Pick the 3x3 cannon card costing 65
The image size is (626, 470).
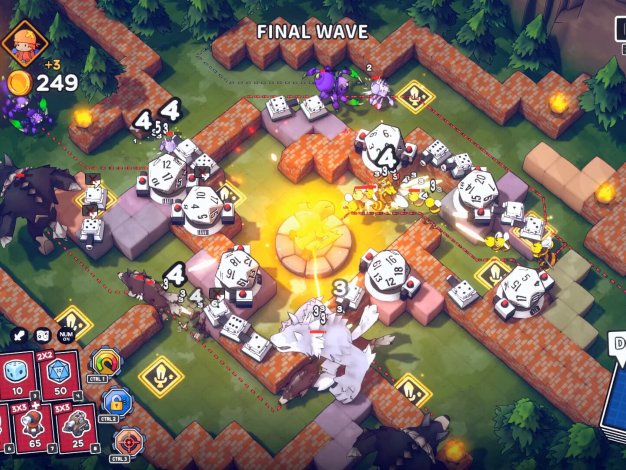pyautogui.click(x=34, y=423)
